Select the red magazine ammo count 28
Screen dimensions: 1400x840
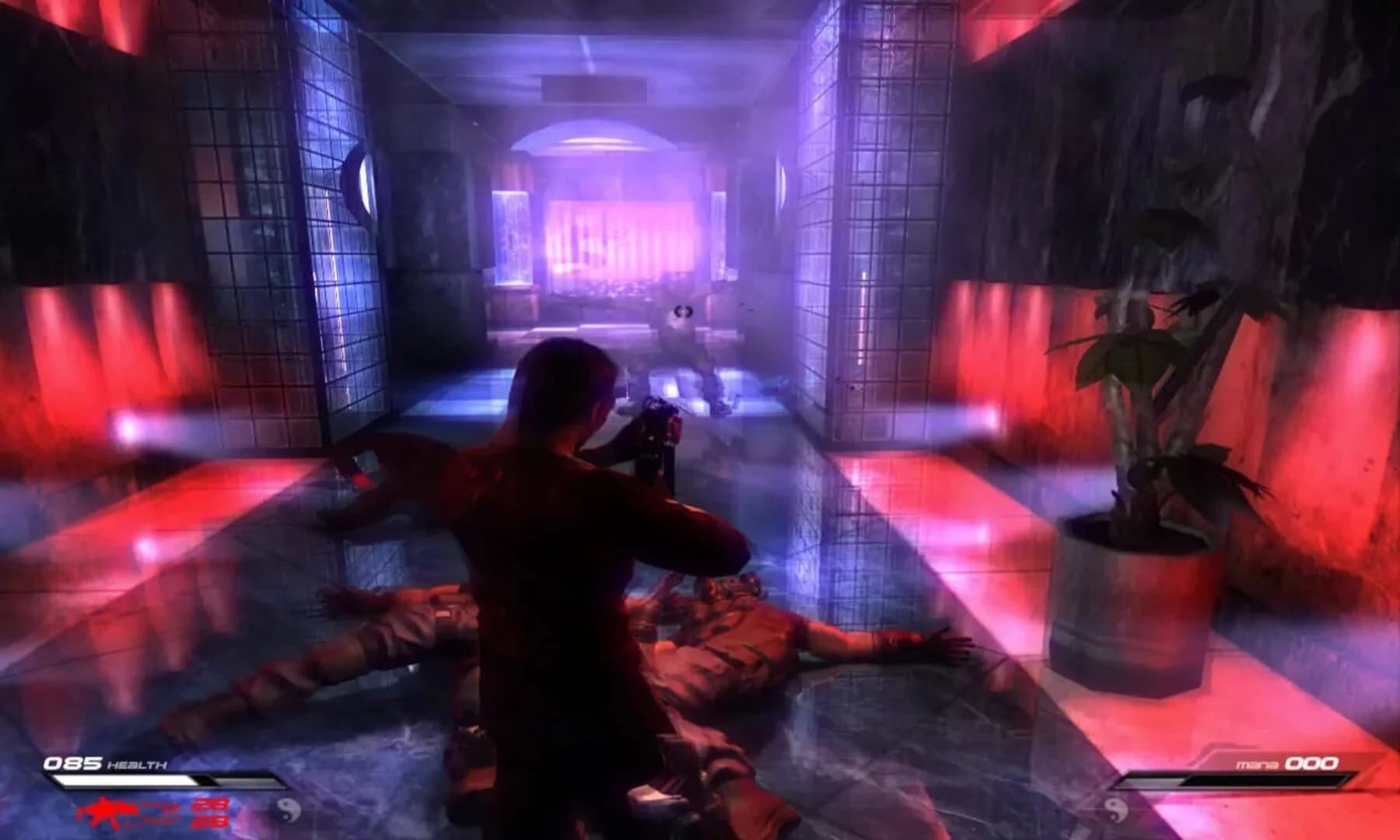coord(210,803)
